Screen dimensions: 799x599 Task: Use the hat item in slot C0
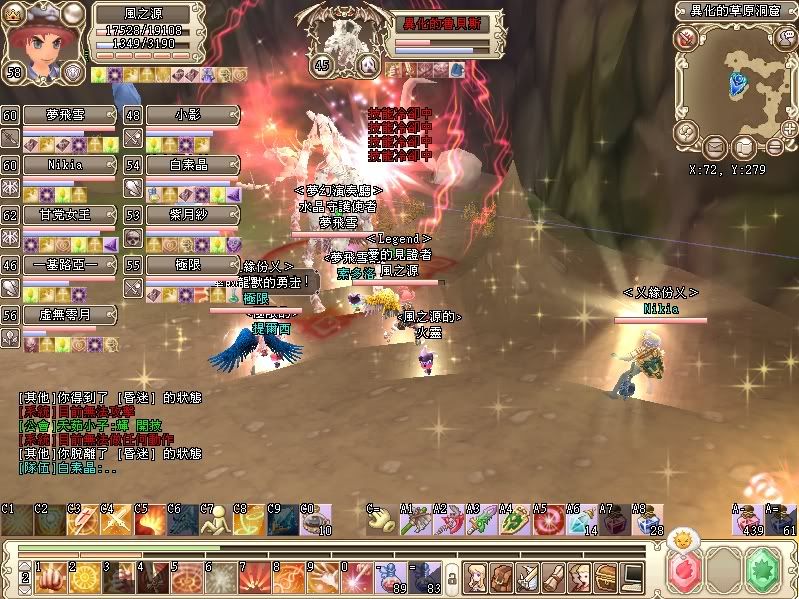click(x=316, y=521)
